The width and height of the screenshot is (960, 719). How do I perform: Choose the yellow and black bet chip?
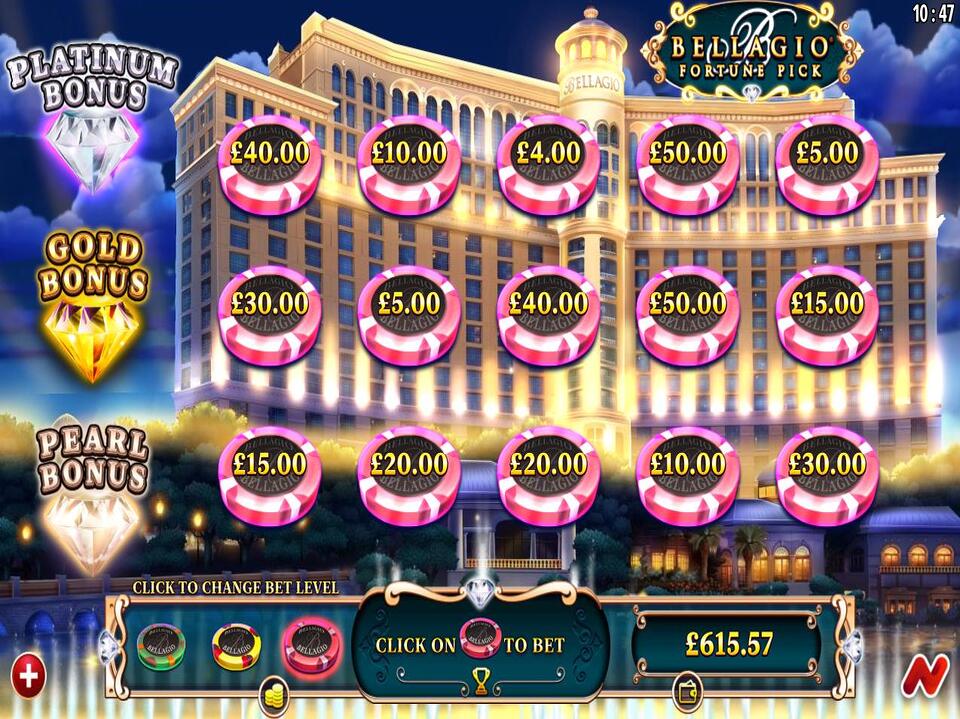(x=236, y=645)
